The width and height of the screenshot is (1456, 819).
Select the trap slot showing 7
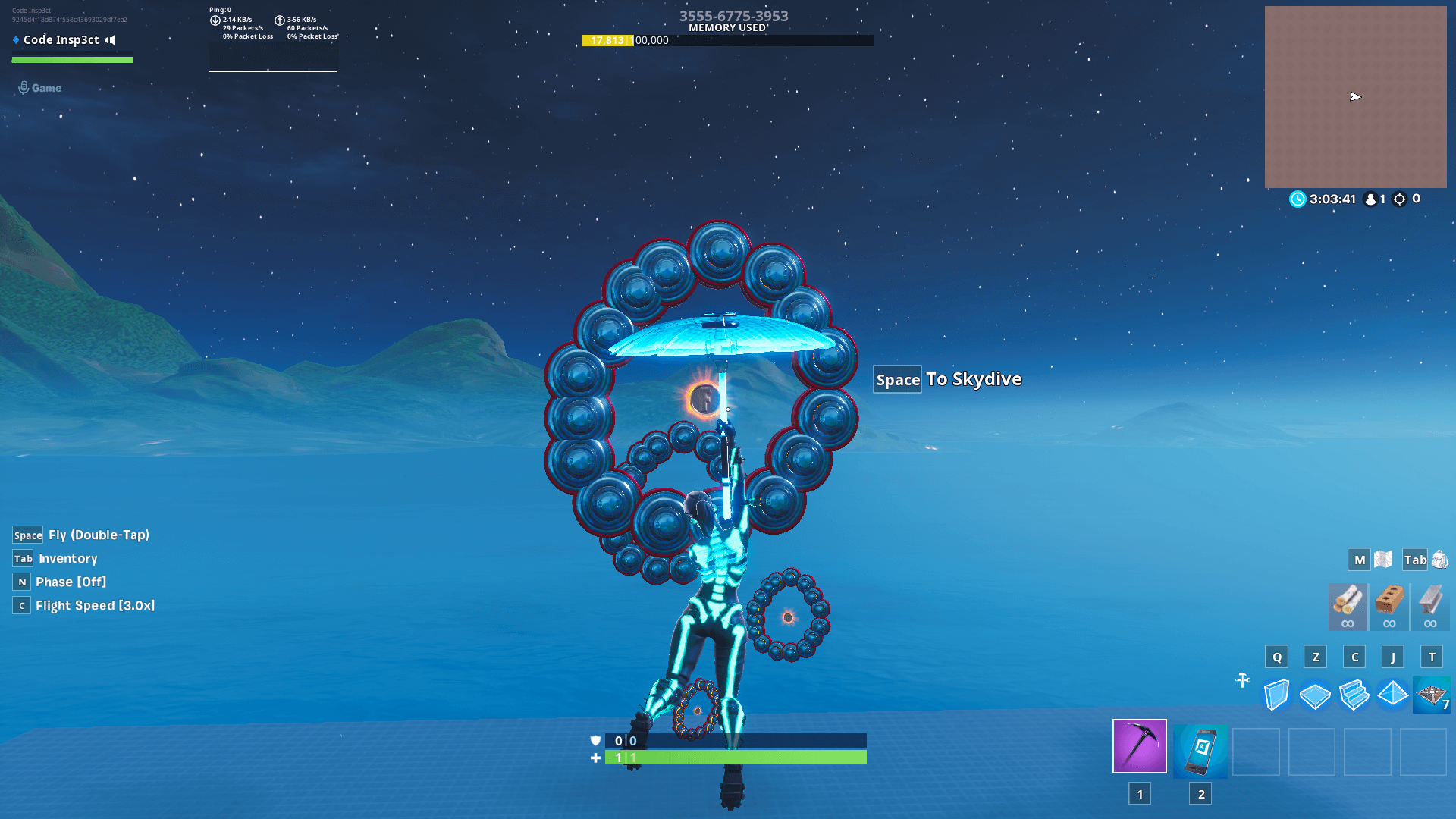point(1432,694)
